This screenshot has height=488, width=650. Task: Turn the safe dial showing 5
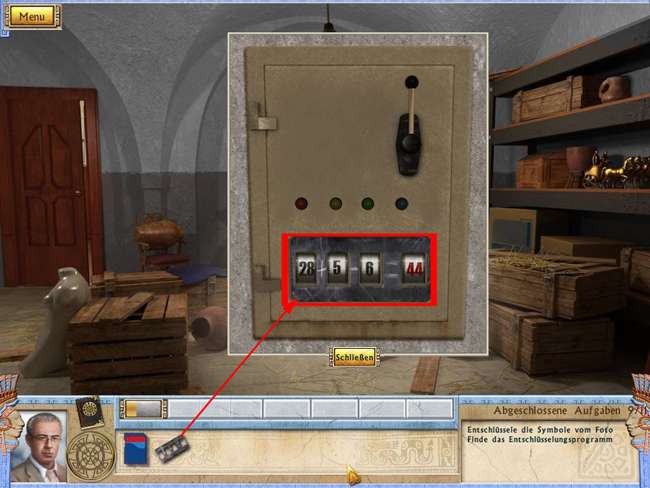click(338, 269)
